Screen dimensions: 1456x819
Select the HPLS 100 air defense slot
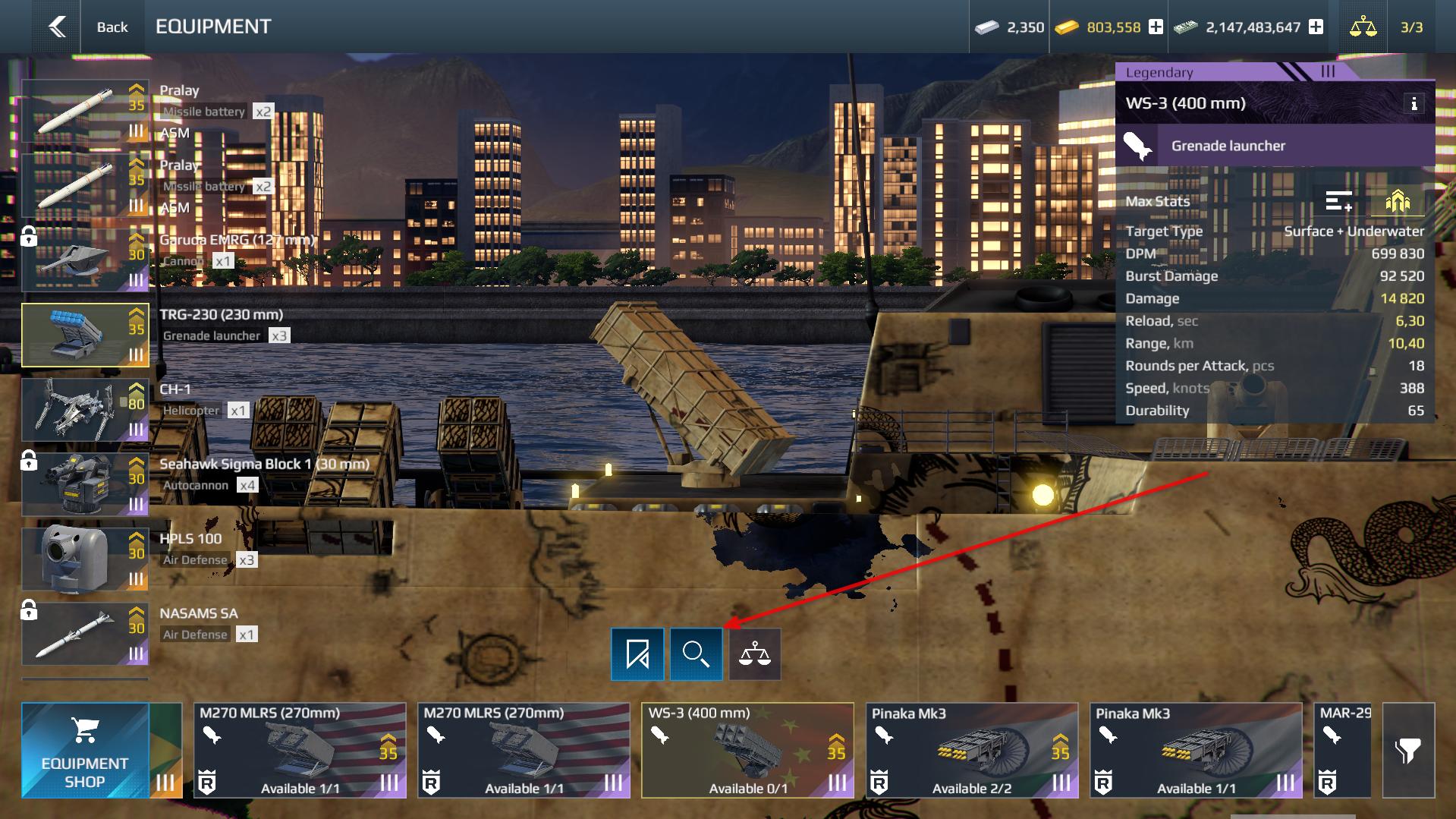(x=85, y=559)
